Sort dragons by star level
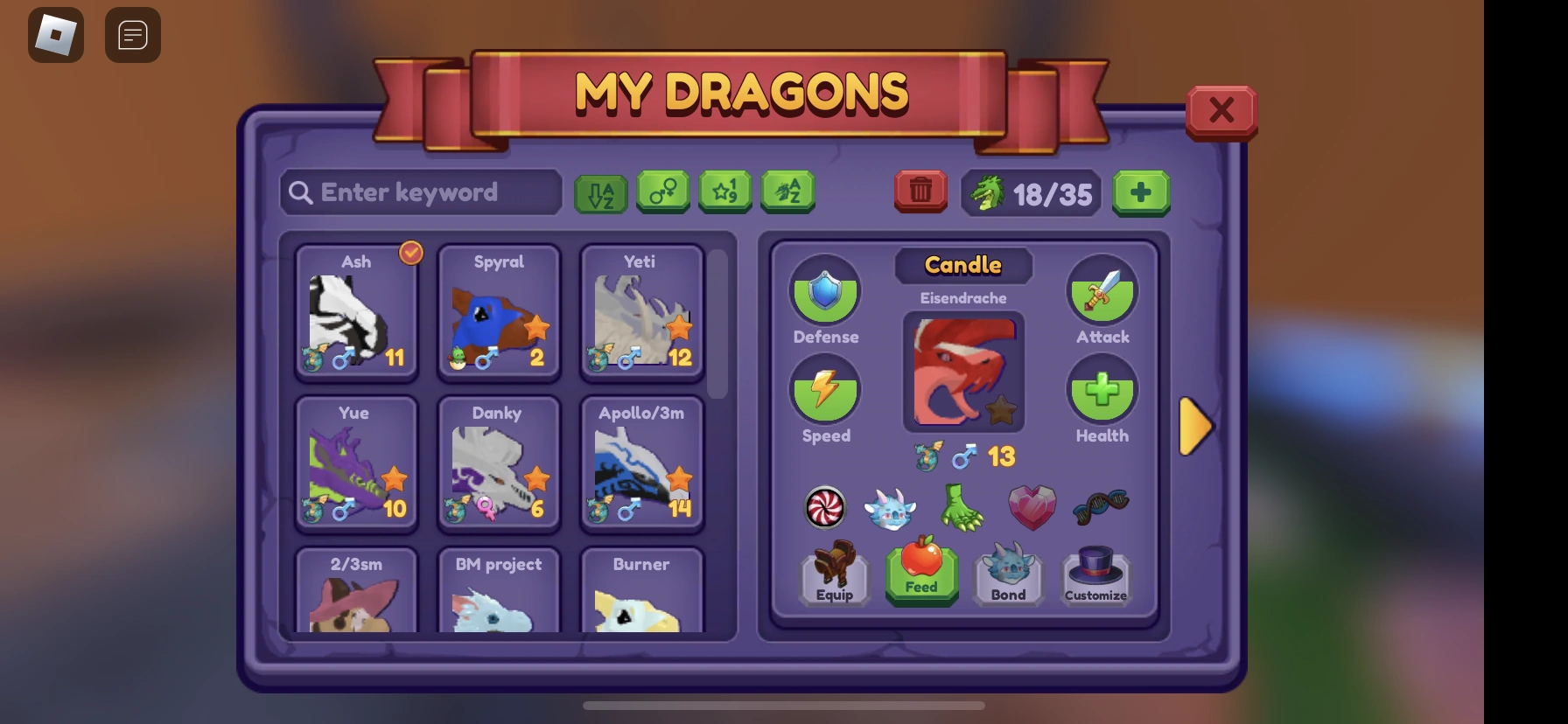 click(725, 191)
